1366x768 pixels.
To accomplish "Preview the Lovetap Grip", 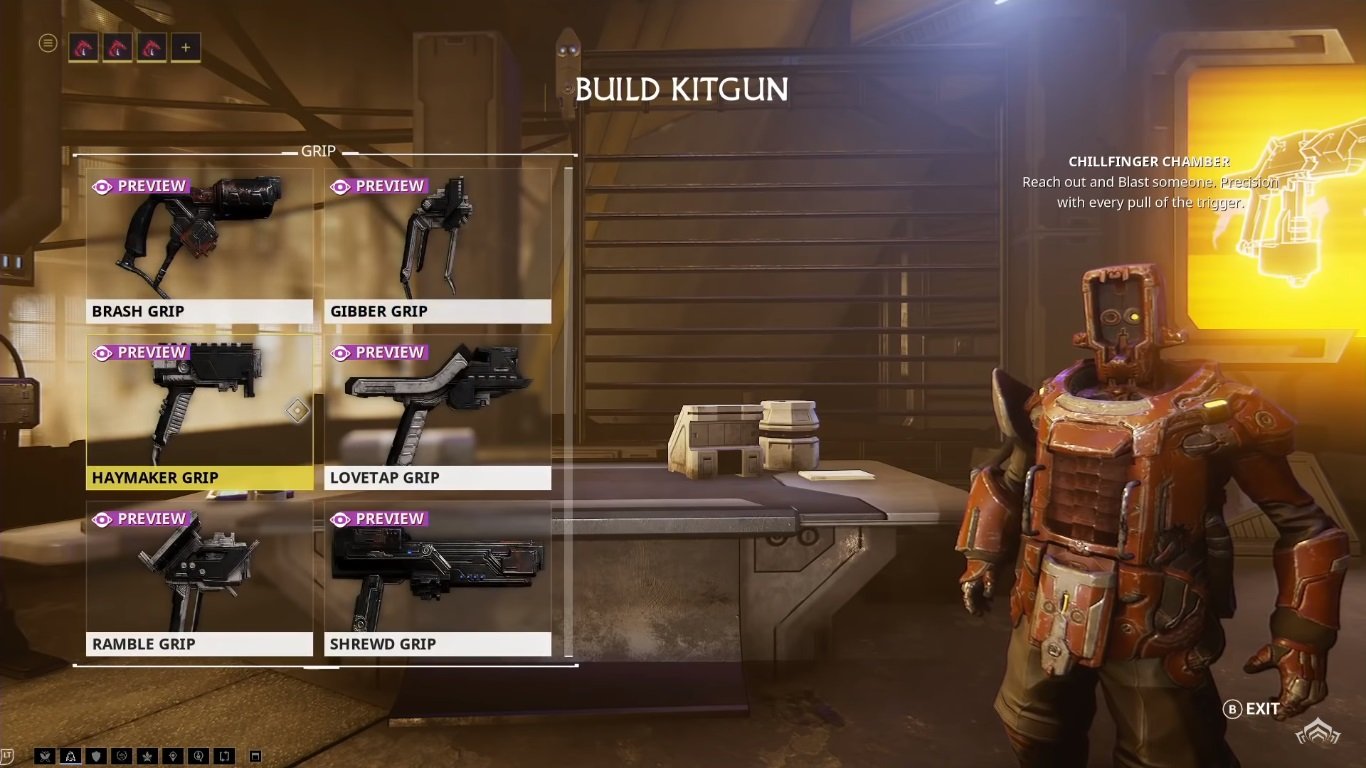I will point(378,352).
